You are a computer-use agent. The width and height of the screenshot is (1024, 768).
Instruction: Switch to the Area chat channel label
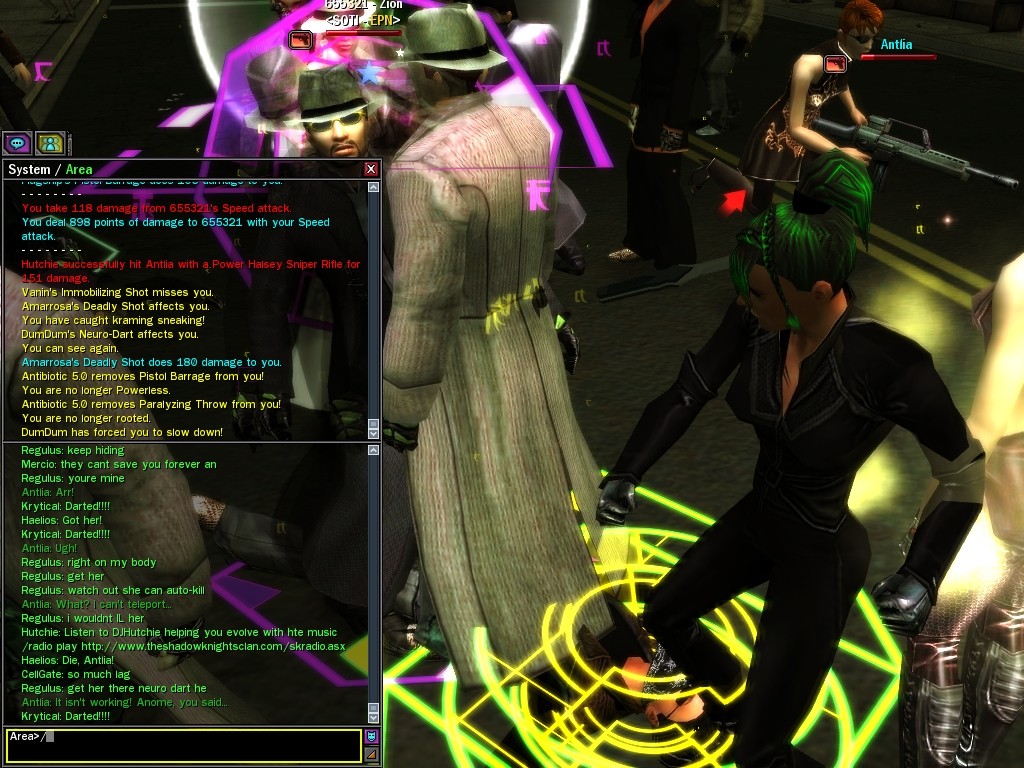point(79,170)
